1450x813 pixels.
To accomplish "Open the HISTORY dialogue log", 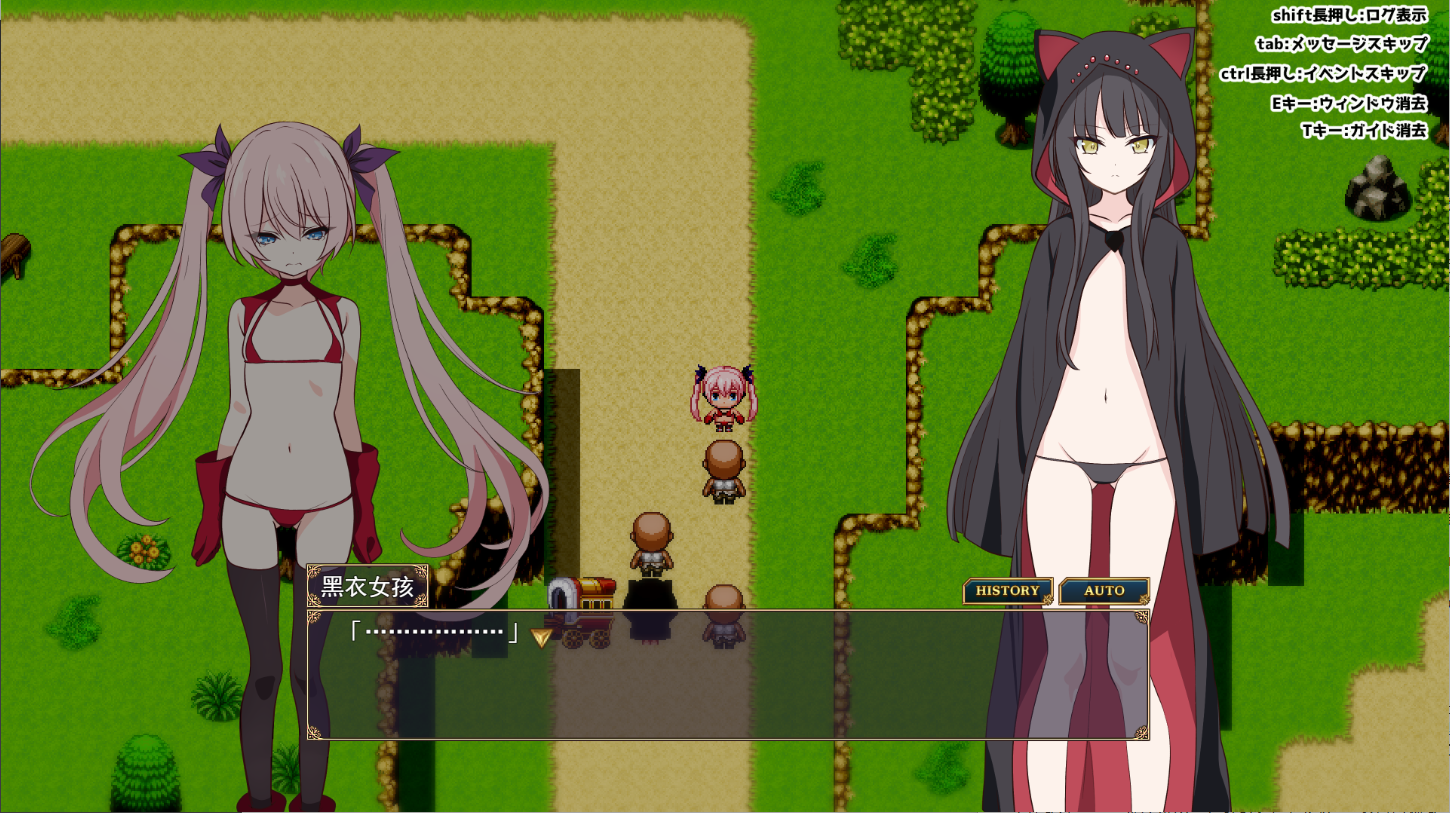I will tap(1007, 591).
